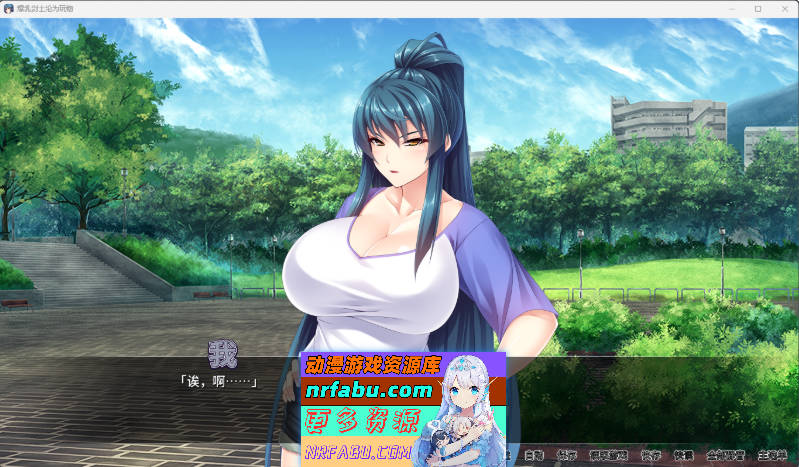Close the game window

click(x=783, y=8)
